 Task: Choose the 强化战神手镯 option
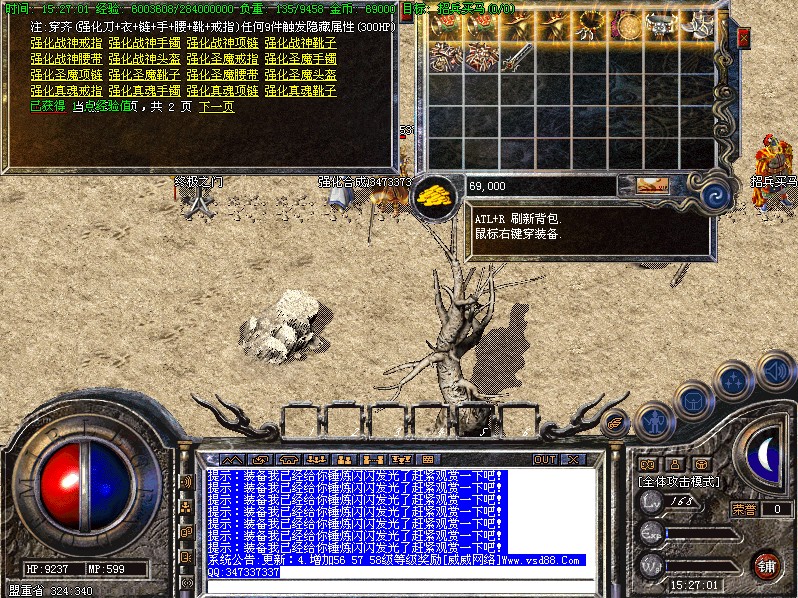point(143,43)
